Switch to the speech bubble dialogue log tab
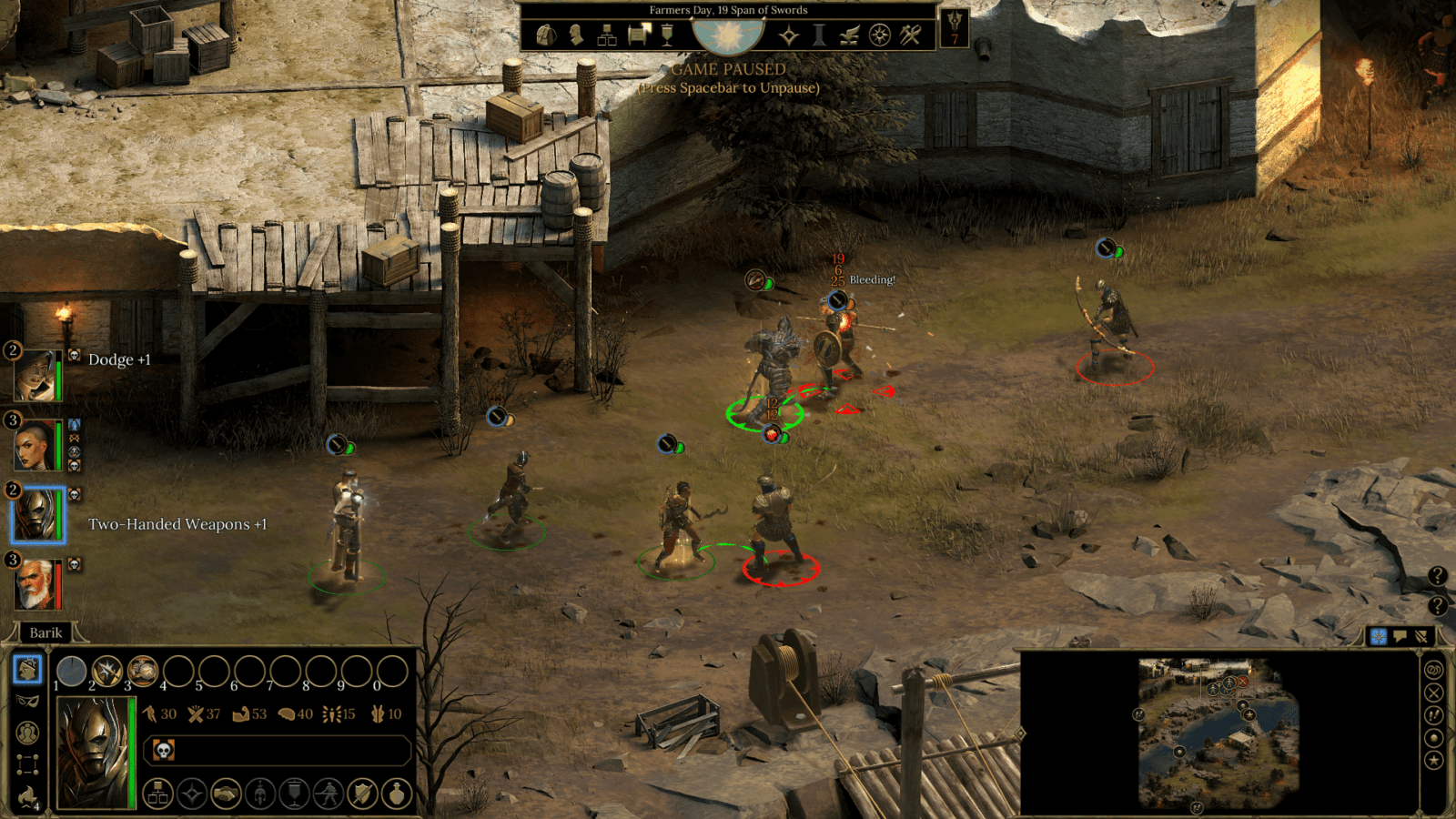 point(1400,636)
